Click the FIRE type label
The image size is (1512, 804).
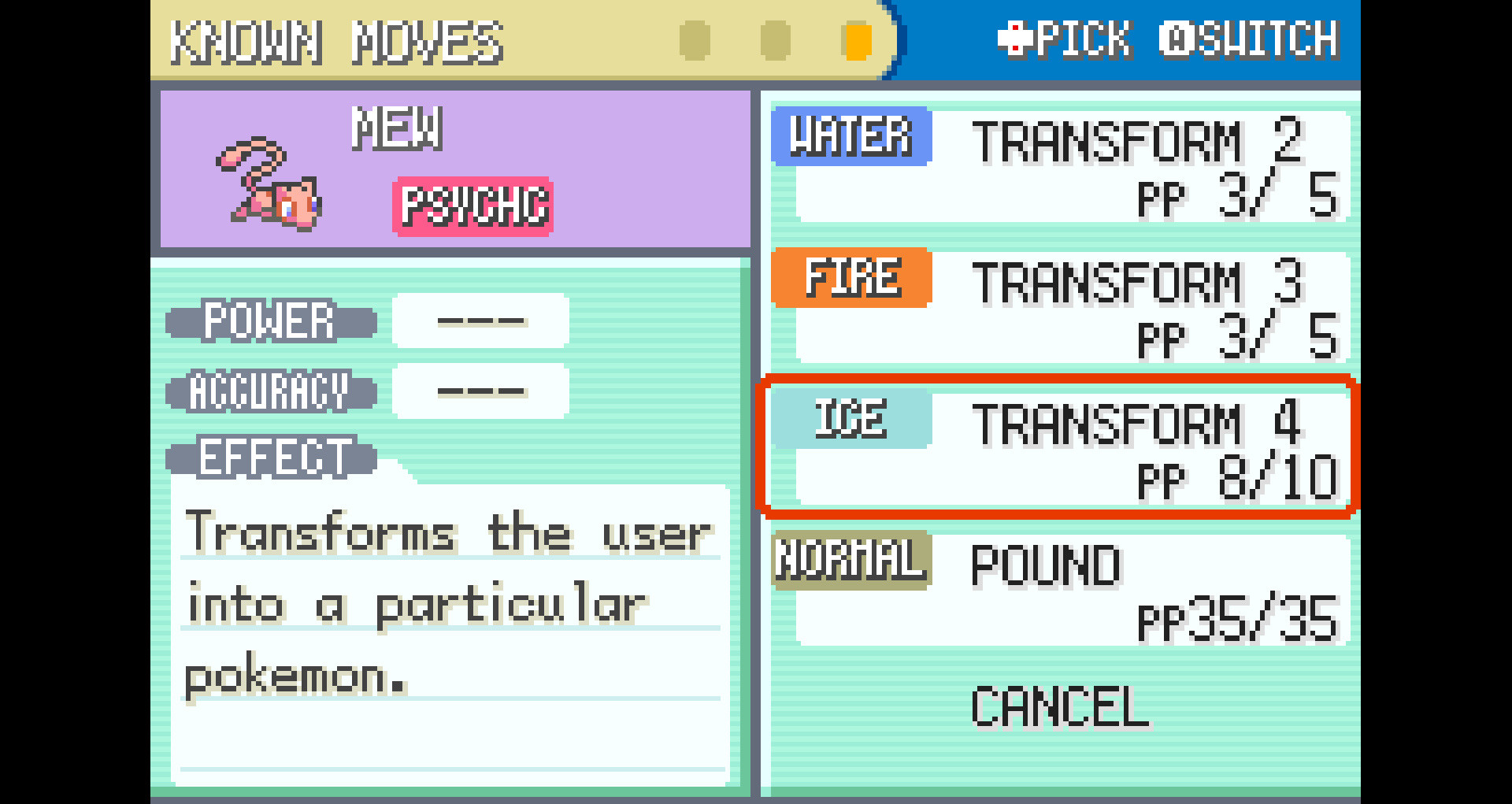[x=850, y=278]
